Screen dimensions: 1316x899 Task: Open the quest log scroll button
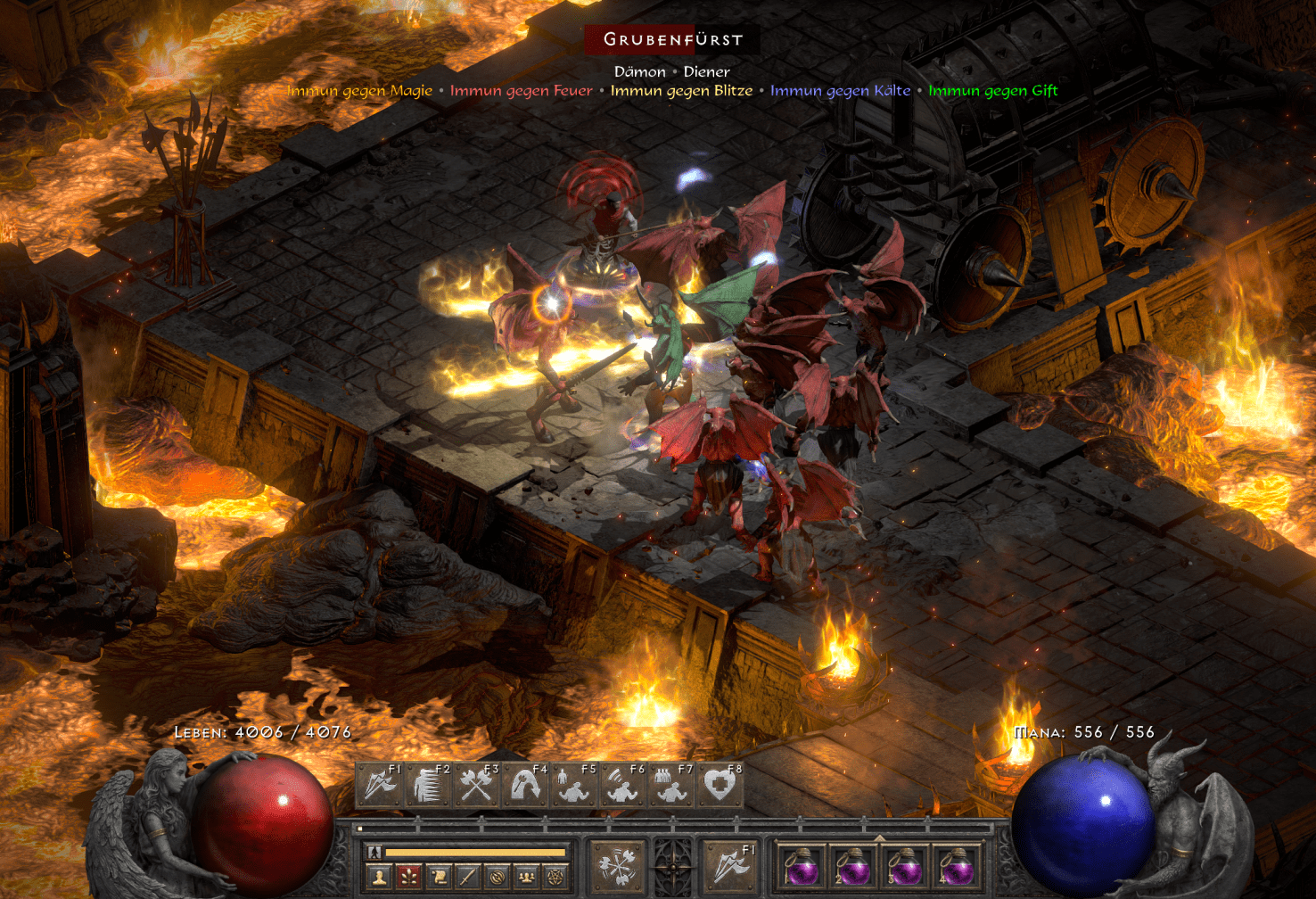[x=439, y=878]
